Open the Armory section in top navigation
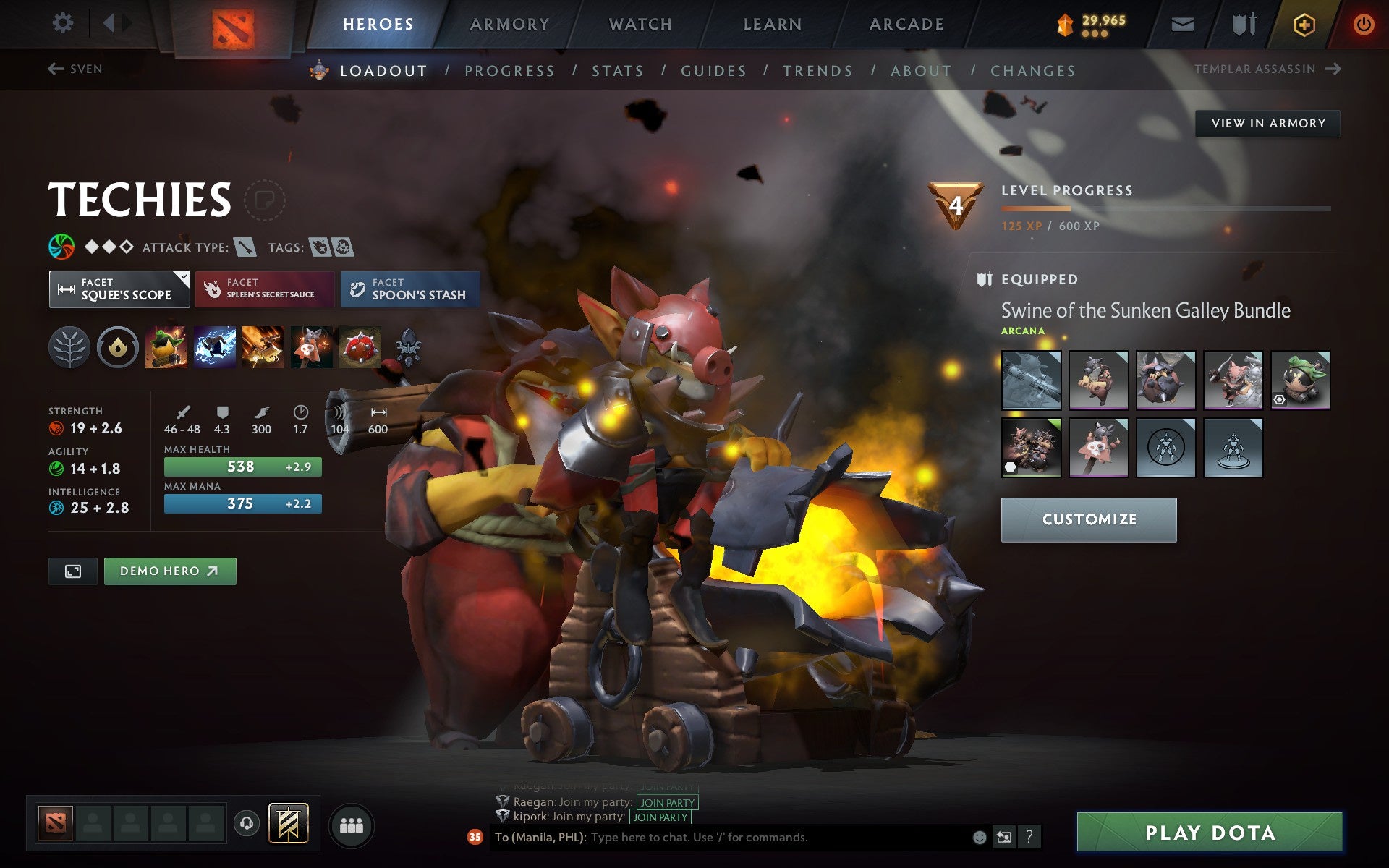This screenshot has height=868, width=1389. (x=509, y=23)
